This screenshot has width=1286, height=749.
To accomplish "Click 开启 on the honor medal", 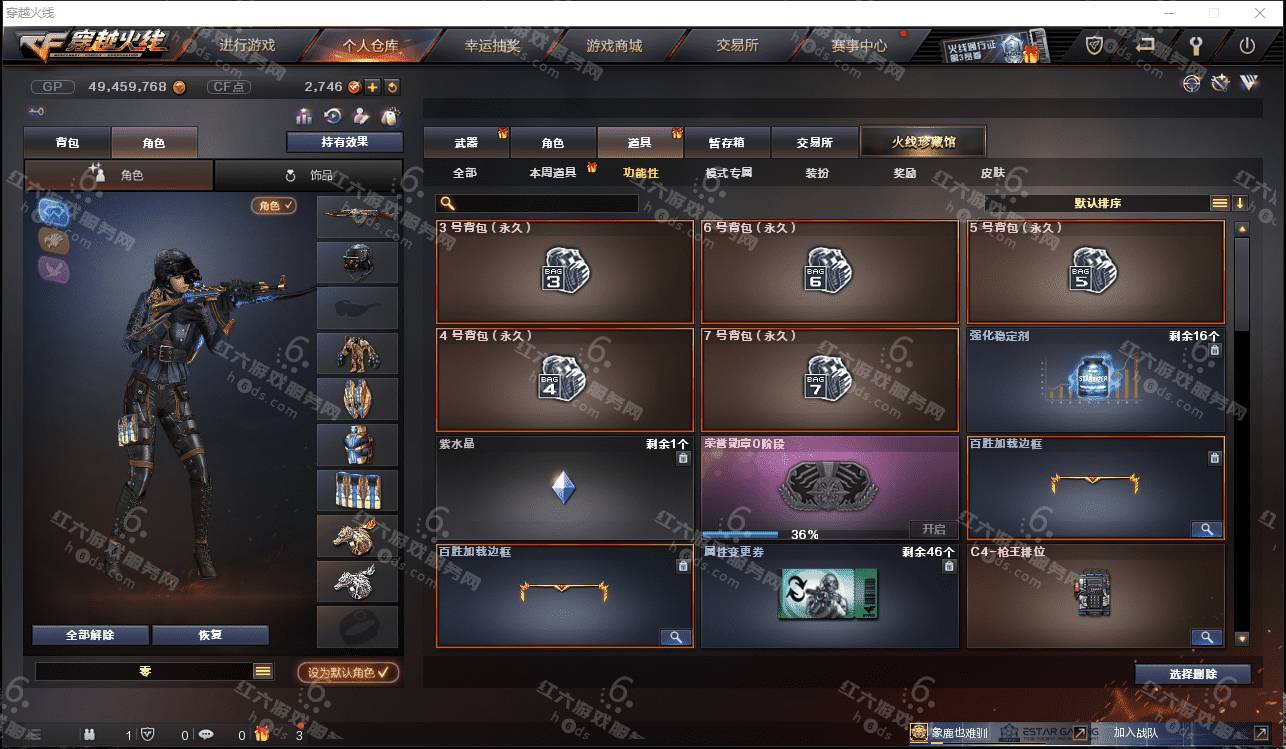I will tap(933, 529).
